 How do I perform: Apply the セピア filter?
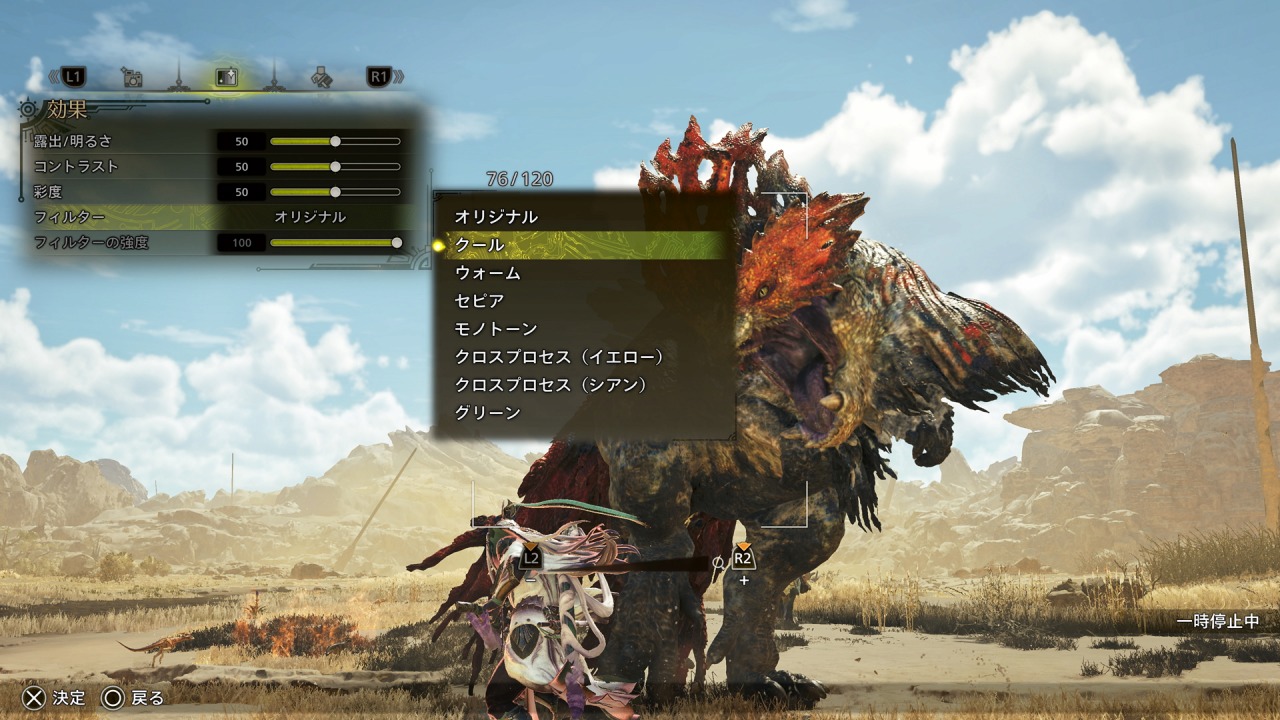[x=480, y=301]
